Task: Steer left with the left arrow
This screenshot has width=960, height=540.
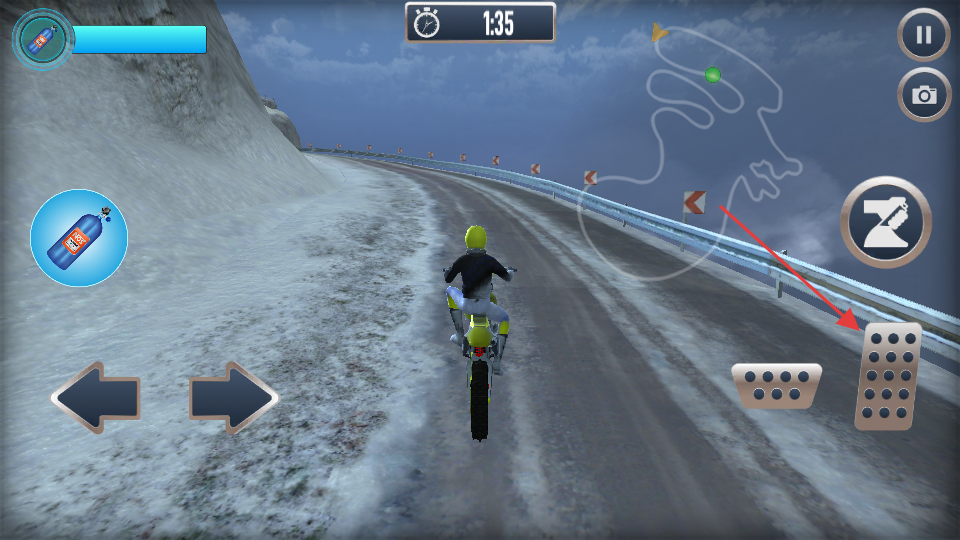Action: [95, 398]
